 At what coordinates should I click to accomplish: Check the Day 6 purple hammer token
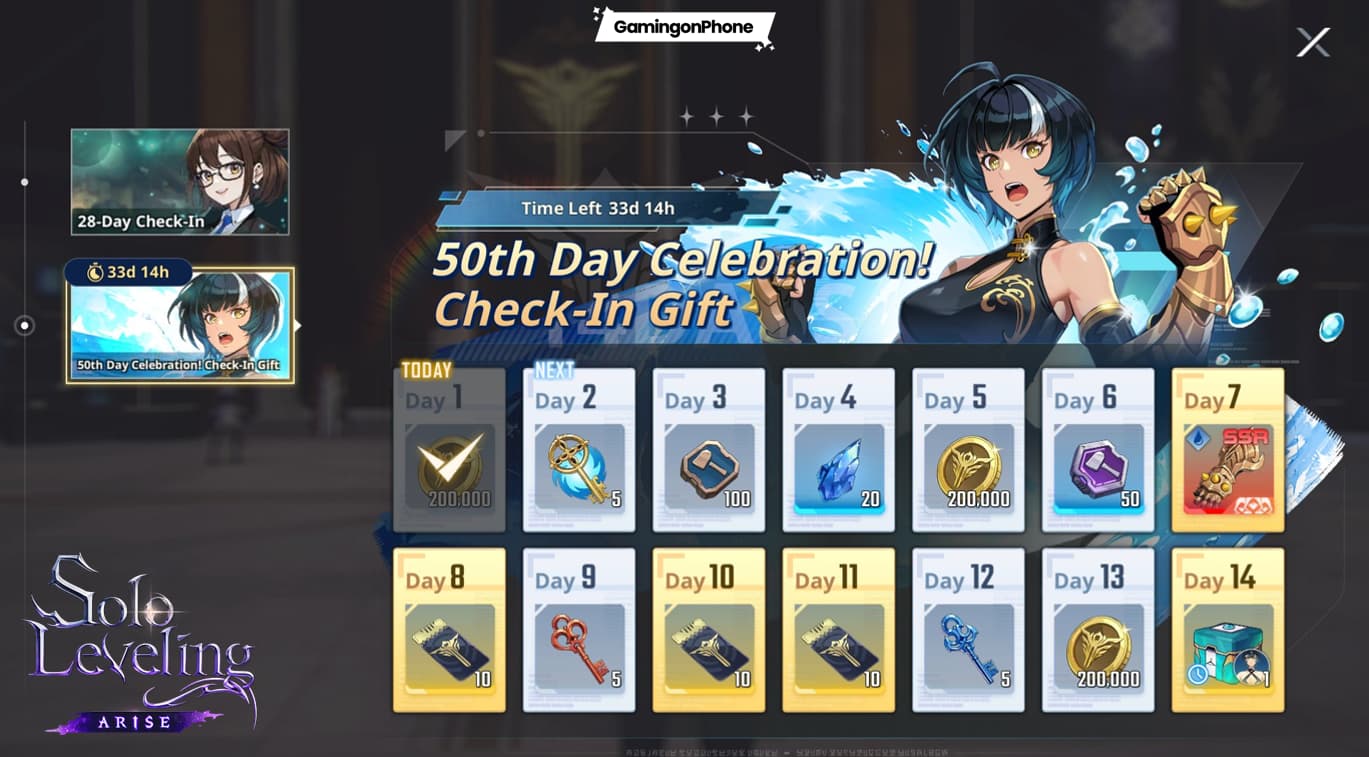1098,464
